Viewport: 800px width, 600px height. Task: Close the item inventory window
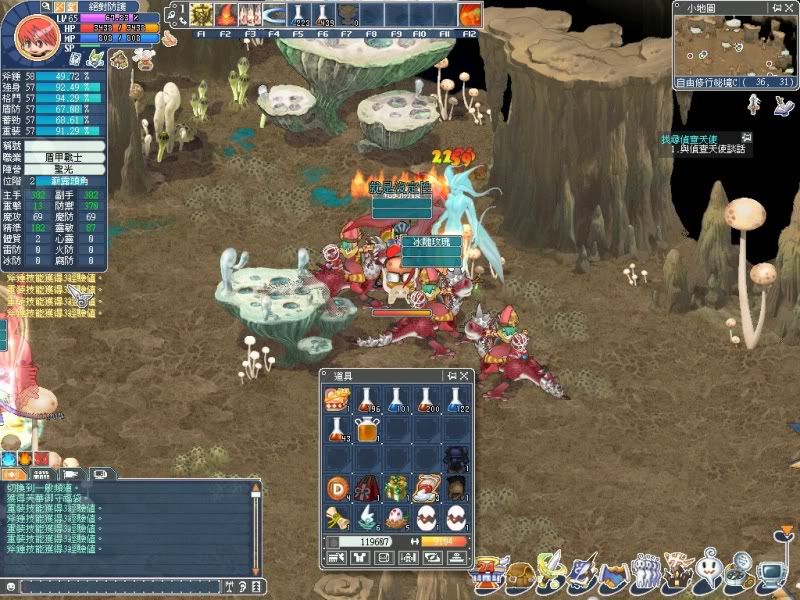[x=464, y=375]
